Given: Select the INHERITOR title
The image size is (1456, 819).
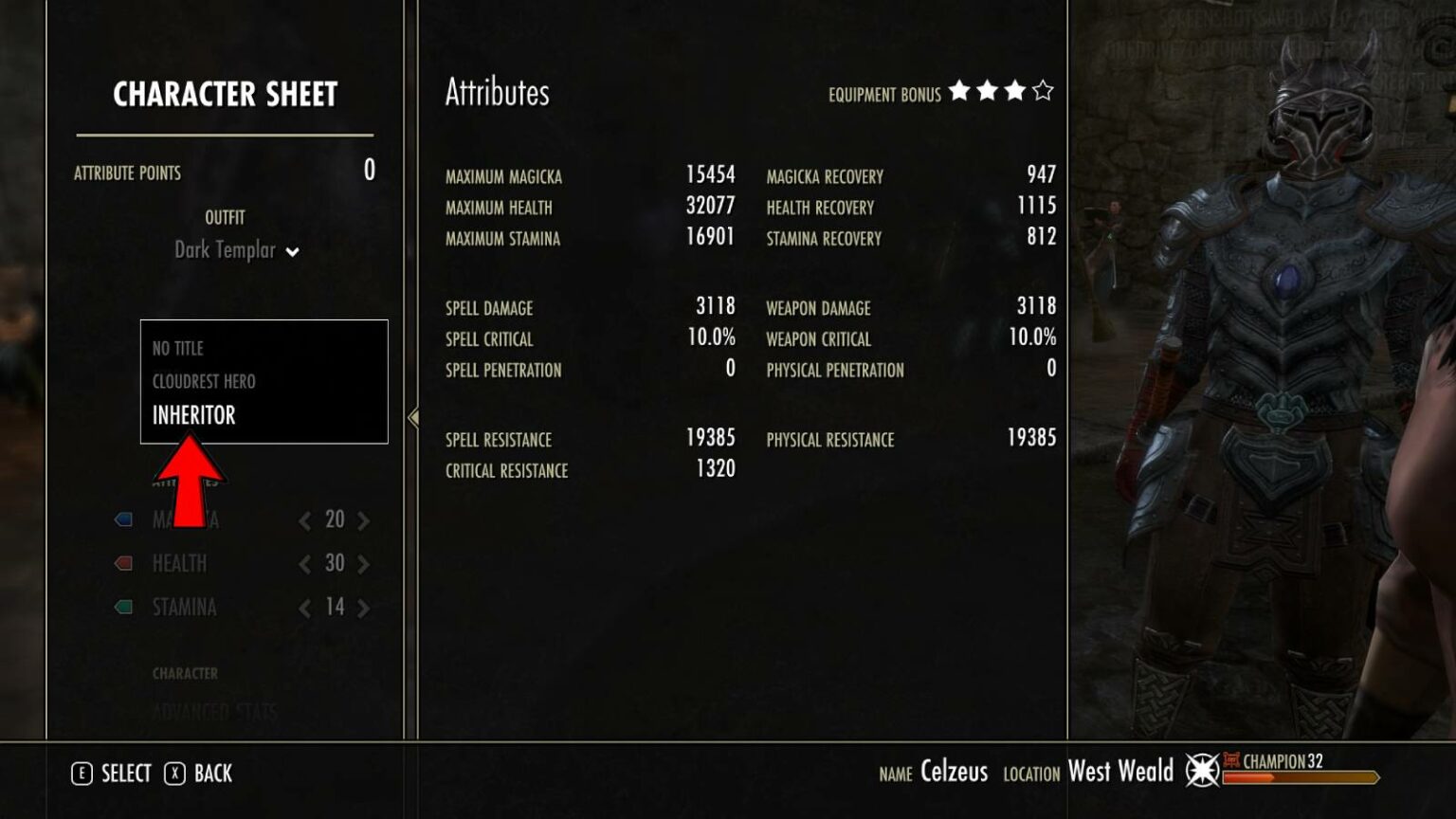Looking at the screenshot, I should click(x=194, y=414).
